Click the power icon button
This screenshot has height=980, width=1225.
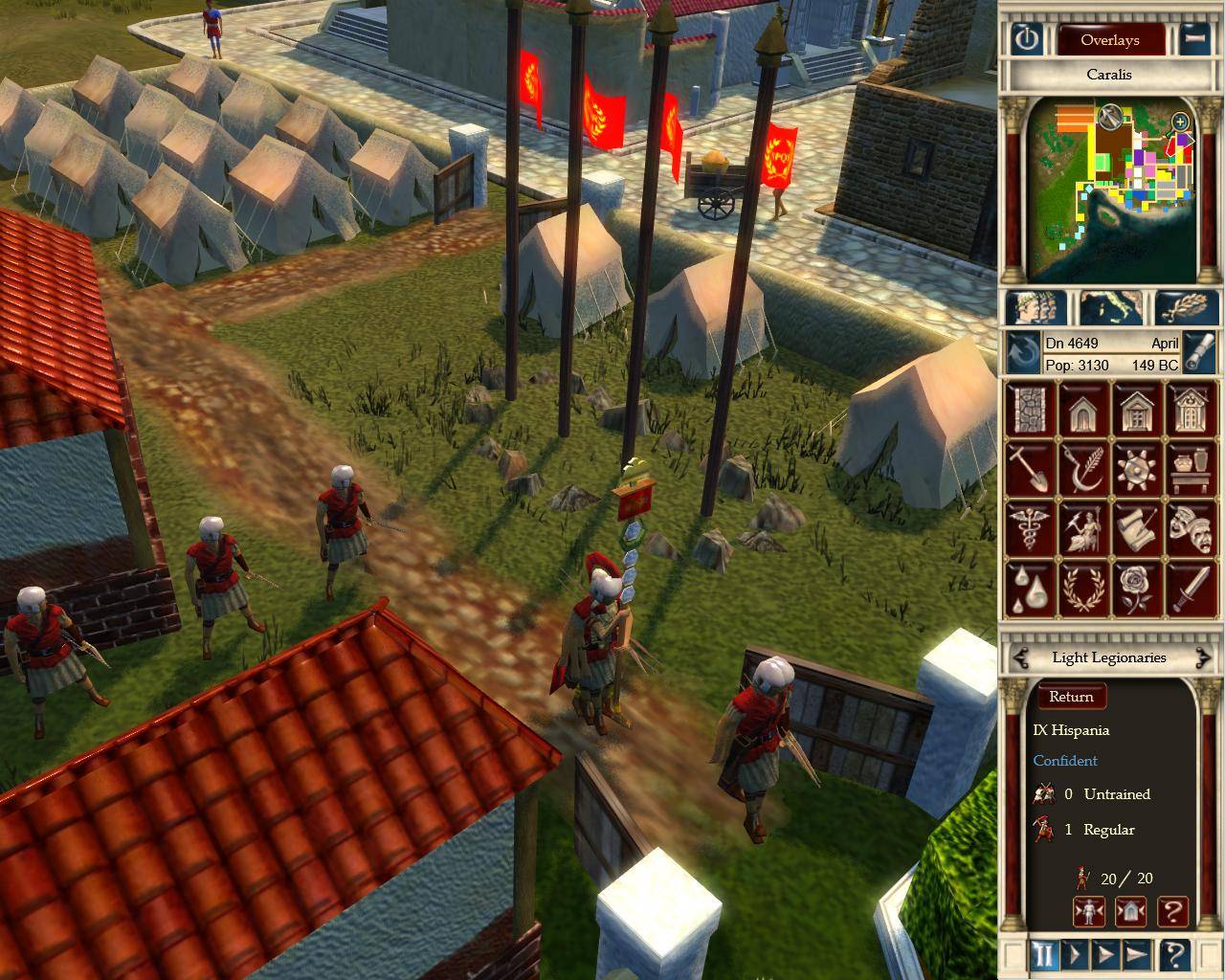click(x=1028, y=40)
